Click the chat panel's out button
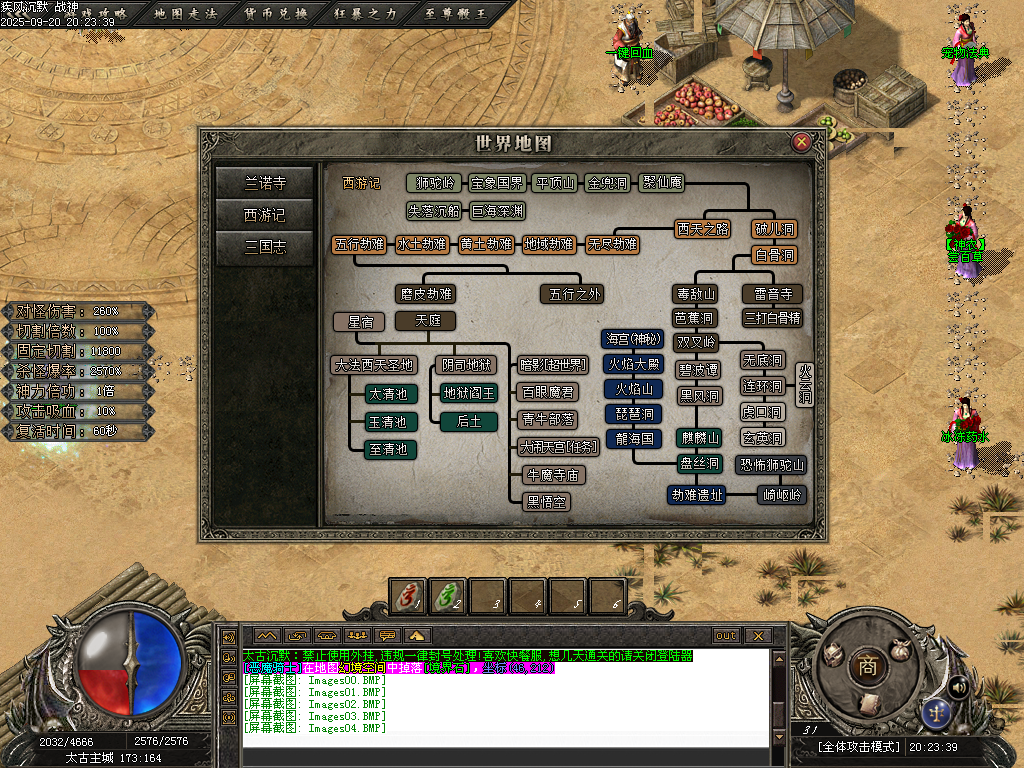The width and height of the screenshot is (1024, 768). pyautogui.click(x=726, y=636)
